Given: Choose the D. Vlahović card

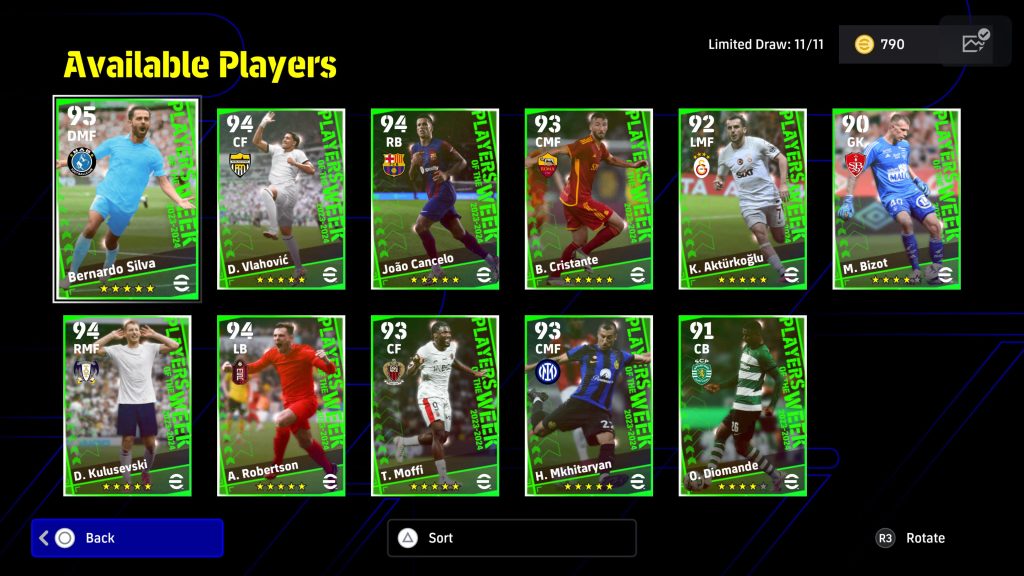Looking at the screenshot, I should pyautogui.click(x=281, y=199).
